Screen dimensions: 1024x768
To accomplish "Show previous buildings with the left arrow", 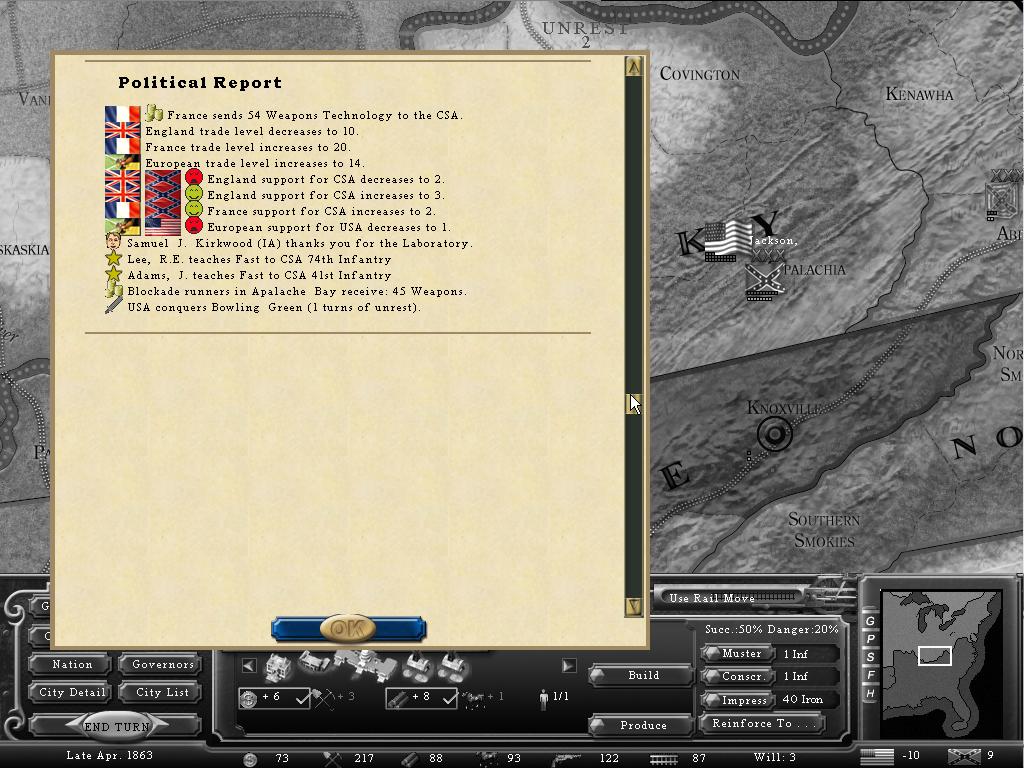I will [x=249, y=666].
